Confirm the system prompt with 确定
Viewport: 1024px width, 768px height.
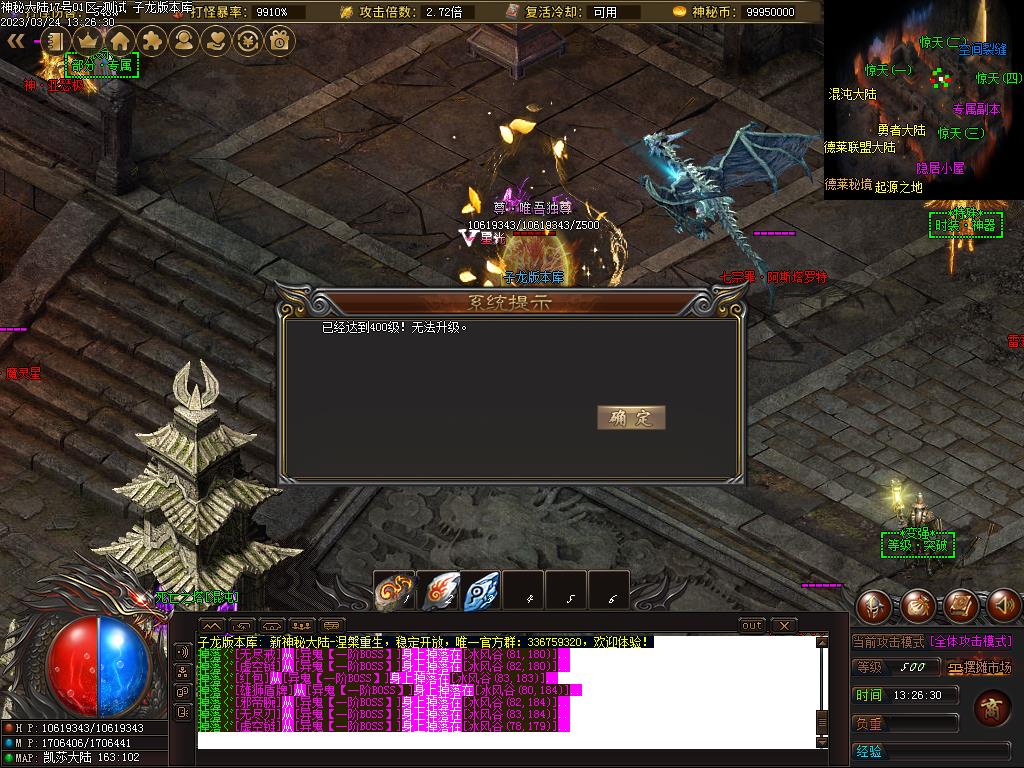(630, 418)
